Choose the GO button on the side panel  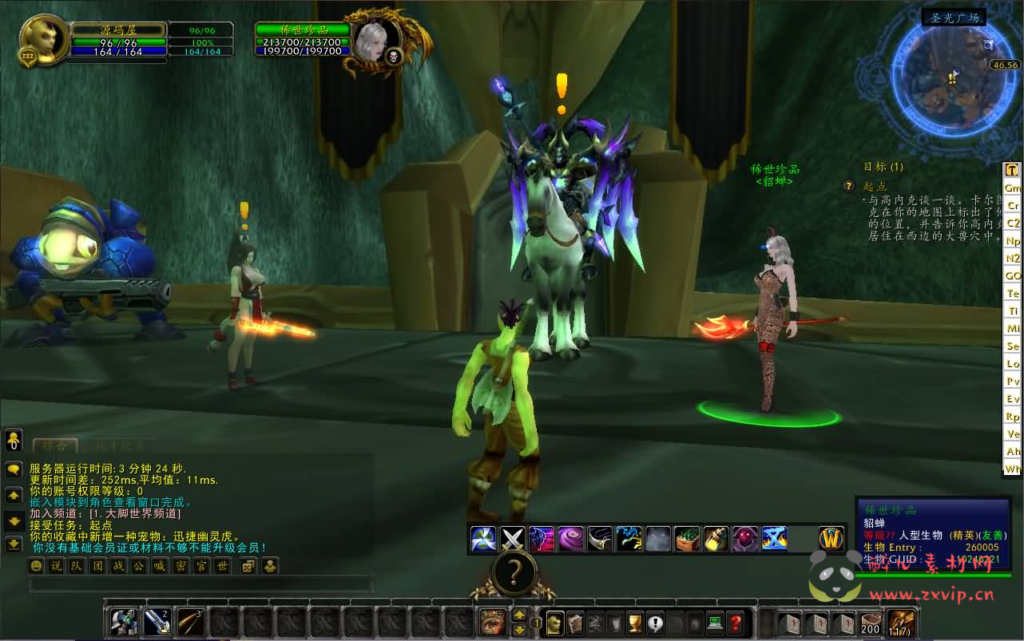tap(1013, 276)
